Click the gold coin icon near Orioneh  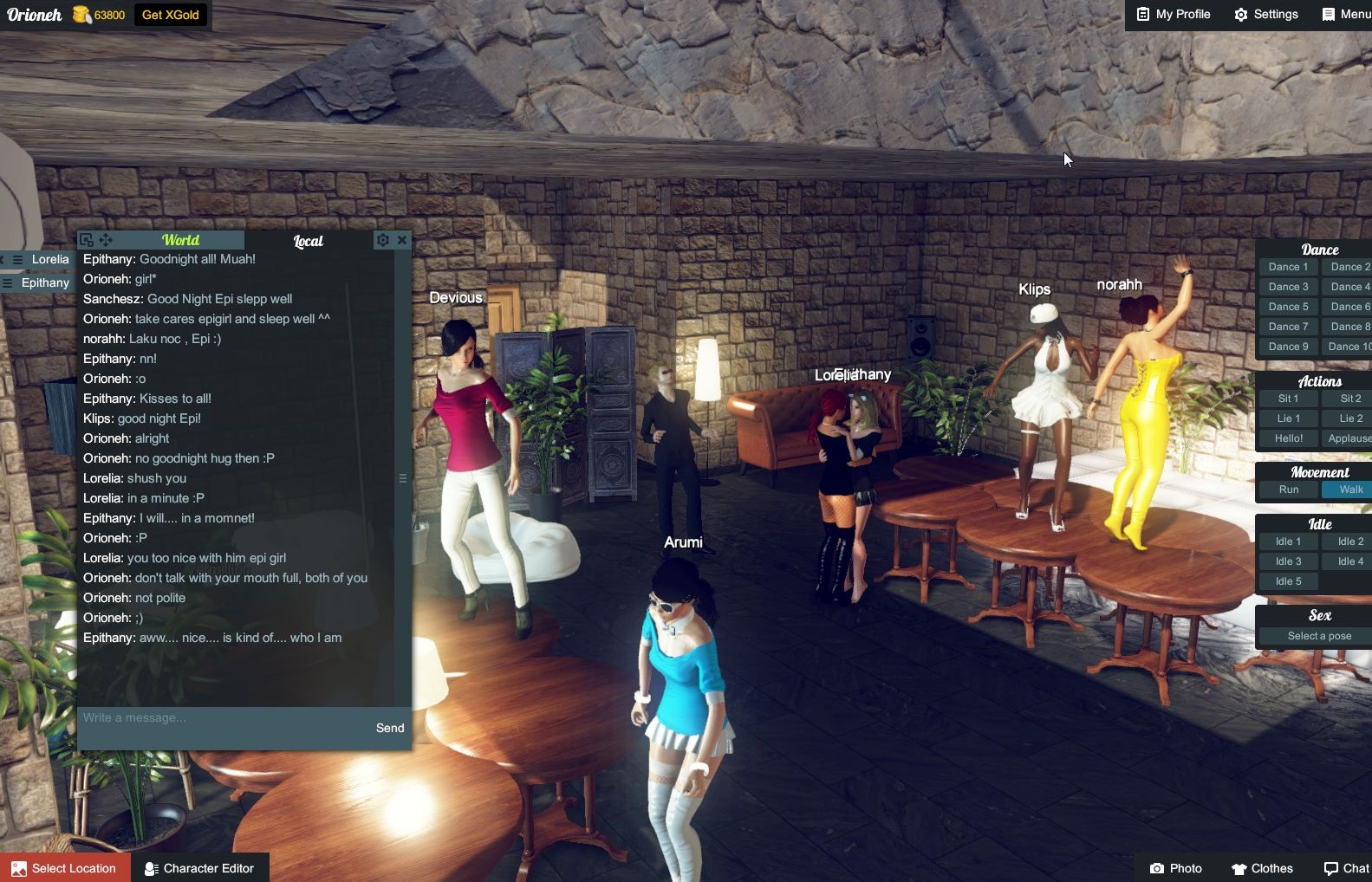tap(80, 14)
